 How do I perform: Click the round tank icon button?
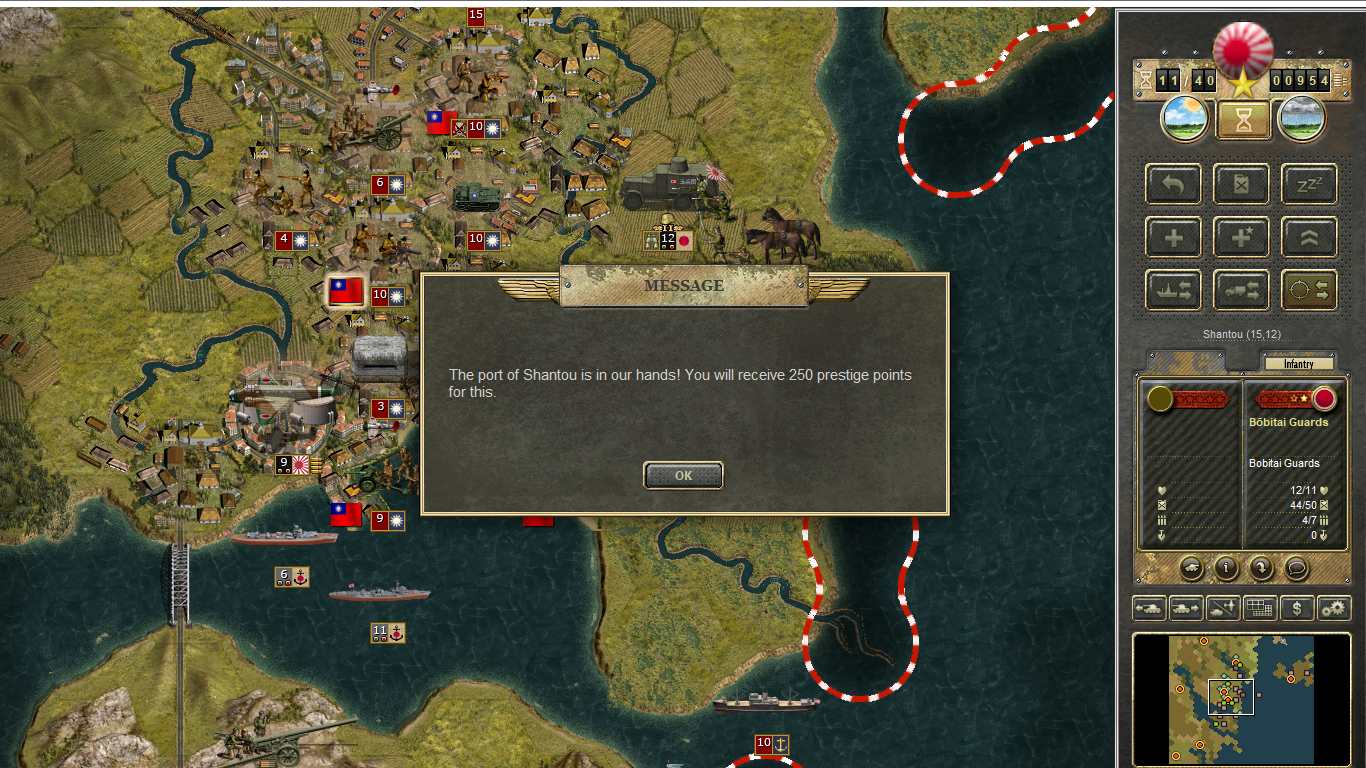click(x=1191, y=568)
